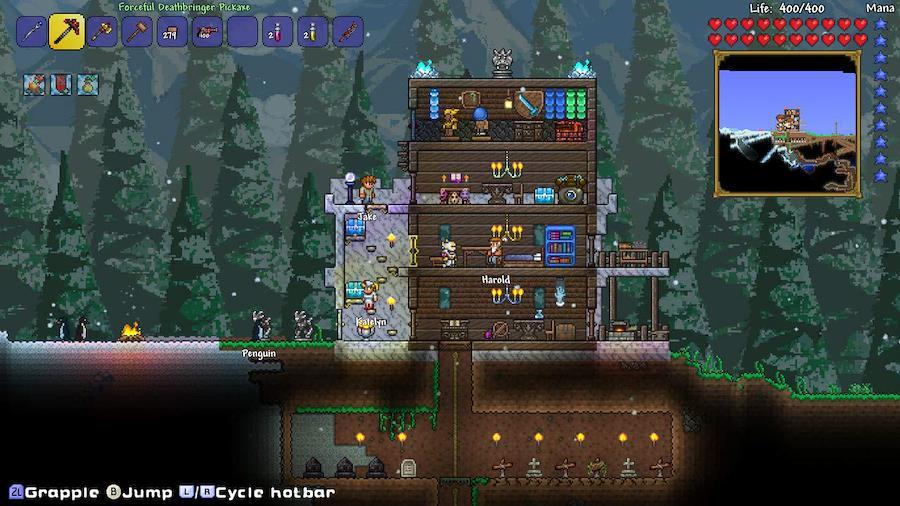Select the Deathbringer Pickaxe hotbar slot
The height and width of the screenshot is (506, 900).
click(x=67, y=32)
